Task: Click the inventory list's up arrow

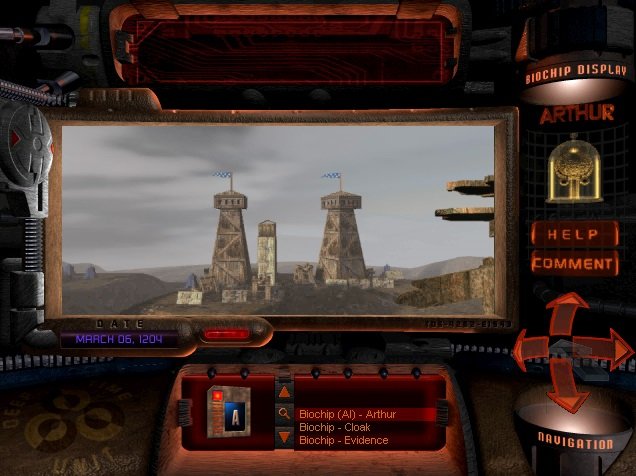Action: coord(284,393)
